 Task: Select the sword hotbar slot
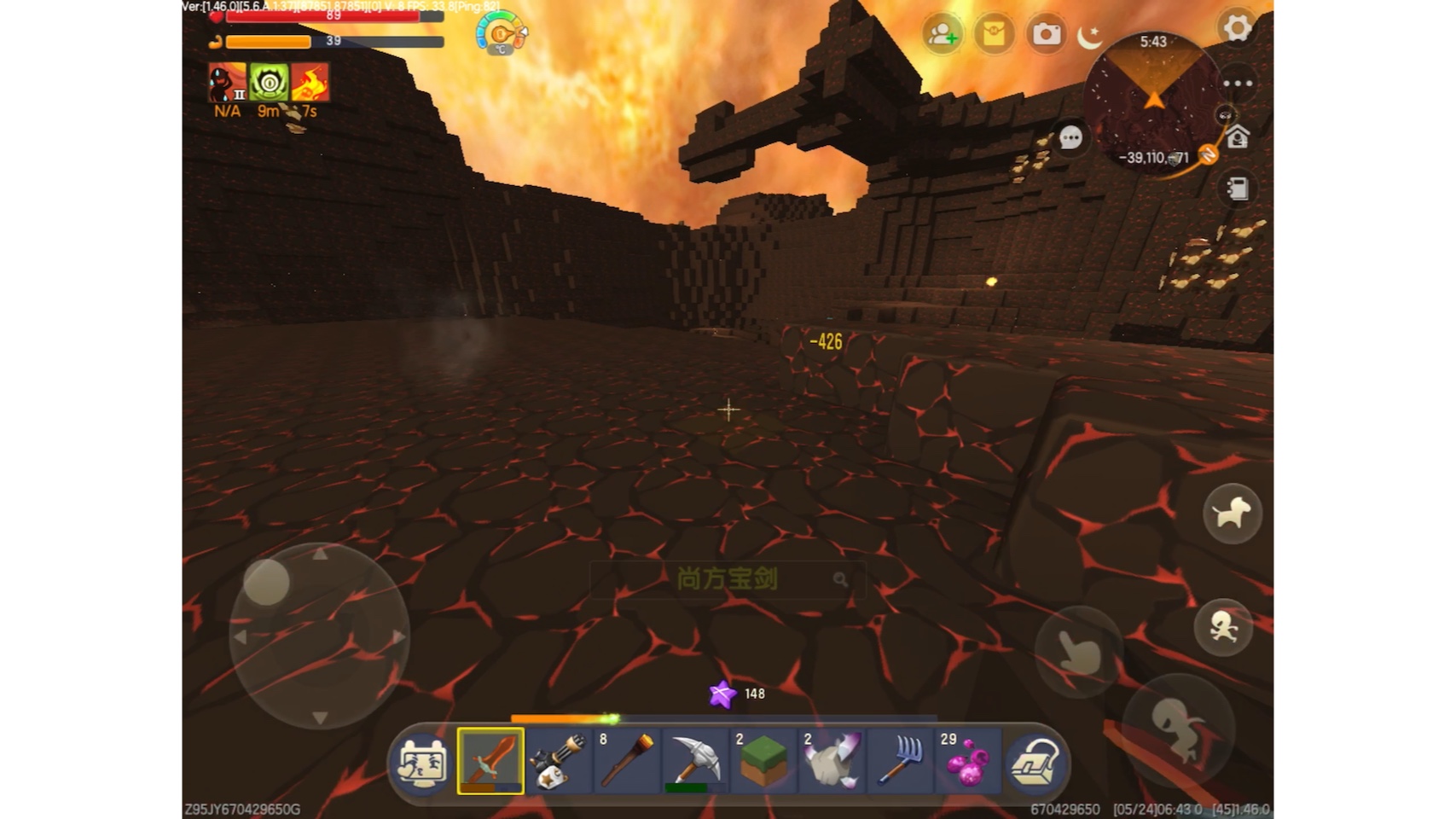point(490,761)
